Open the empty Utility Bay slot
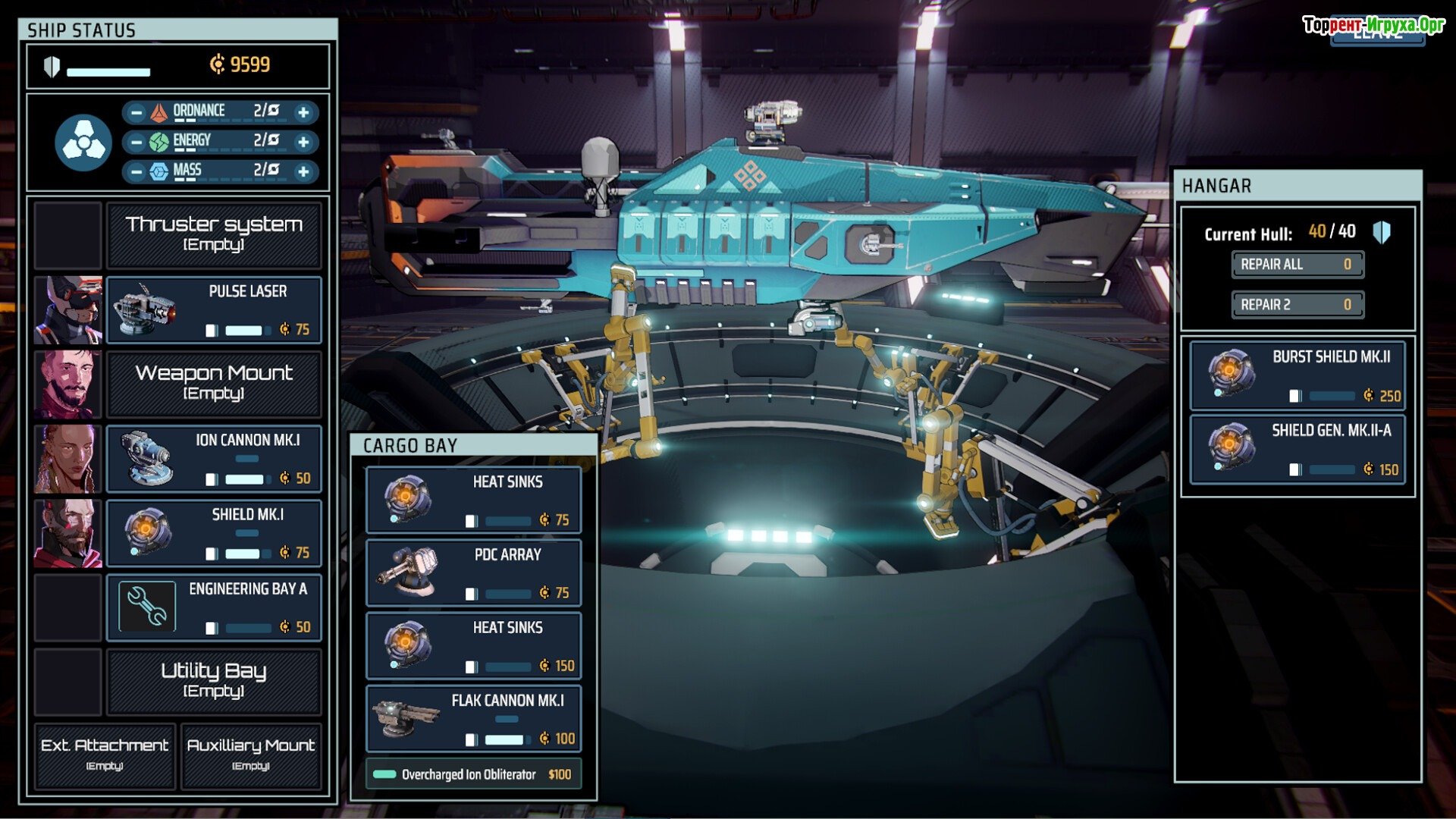The image size is (1456, 819). coord(214,680)
